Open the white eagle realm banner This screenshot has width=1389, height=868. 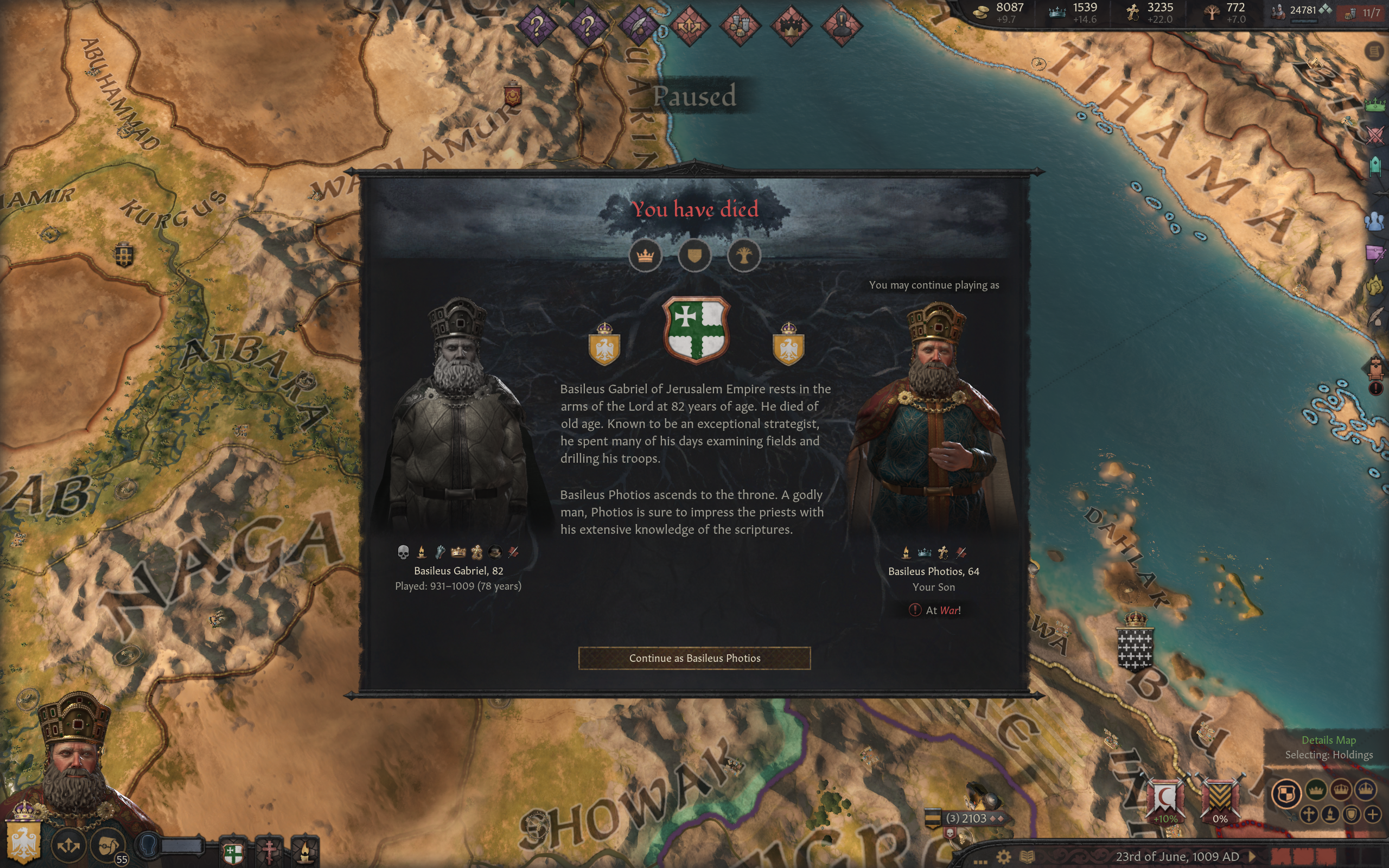tap(23, 841)
